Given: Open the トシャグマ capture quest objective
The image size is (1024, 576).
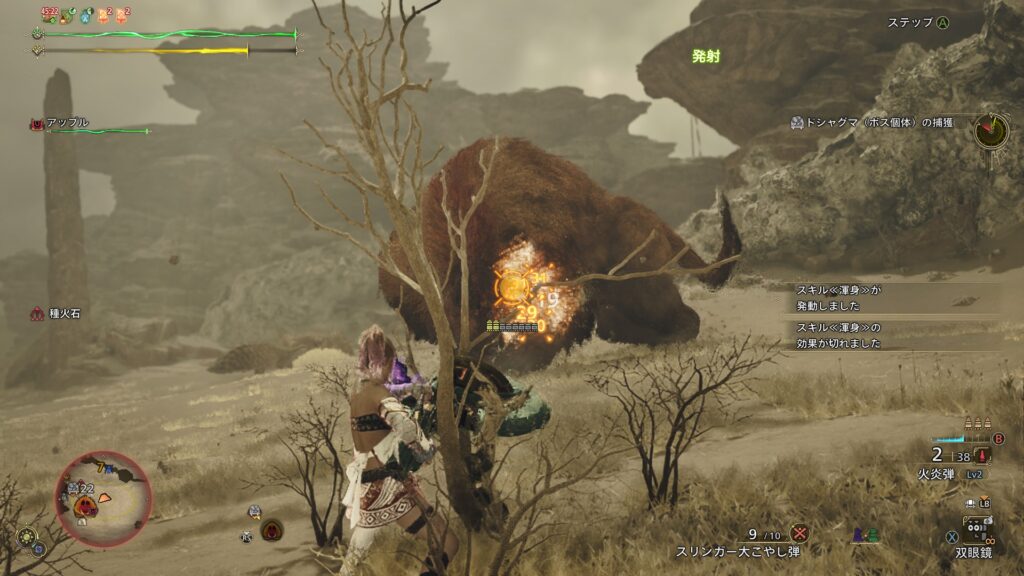Looking at the screenshot, I should pyautogui.click(x=877, y=123).
